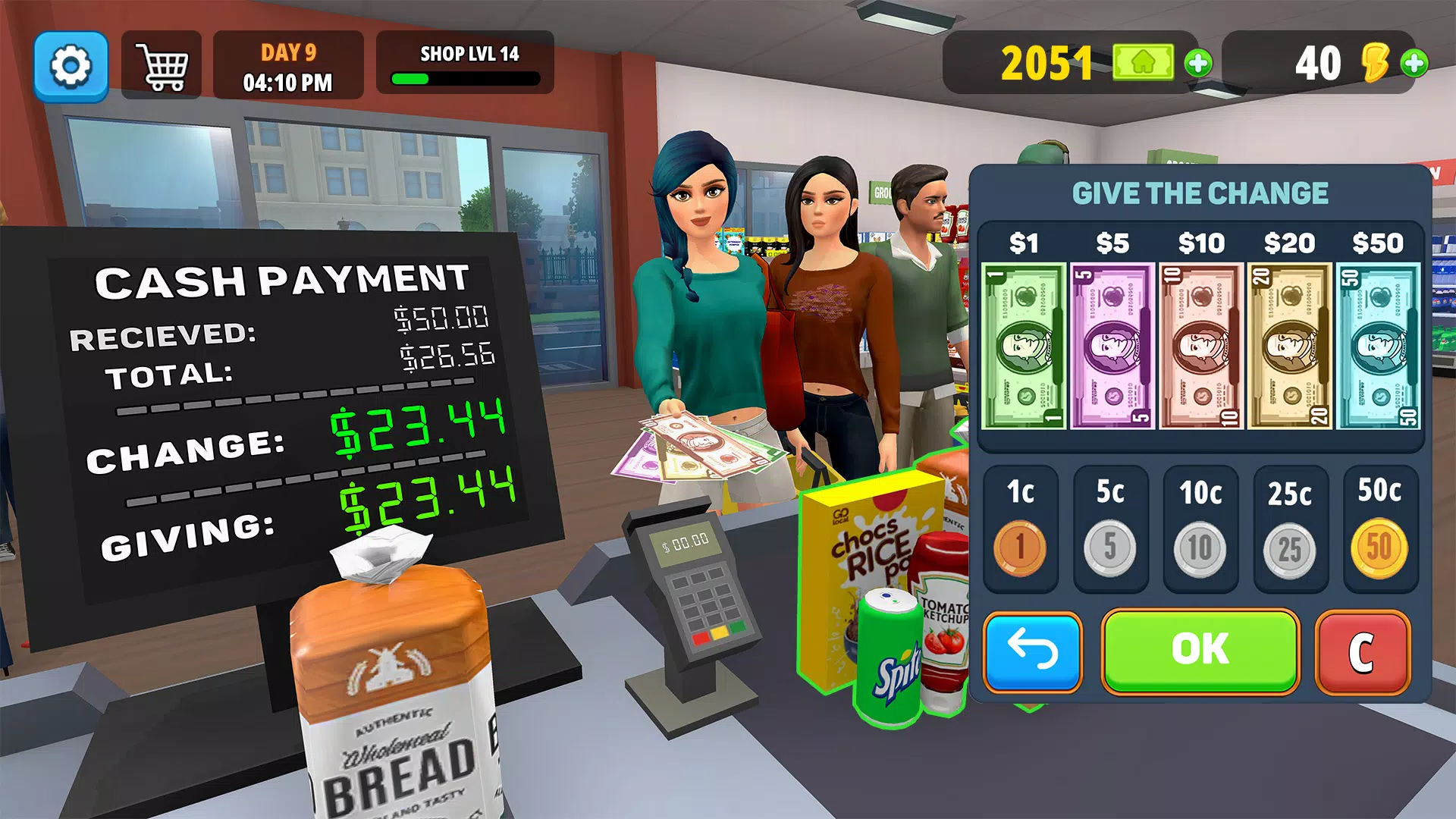Choose the $5 purple bill
The image size is (1456, 819).
click(x=1112, y=347)
